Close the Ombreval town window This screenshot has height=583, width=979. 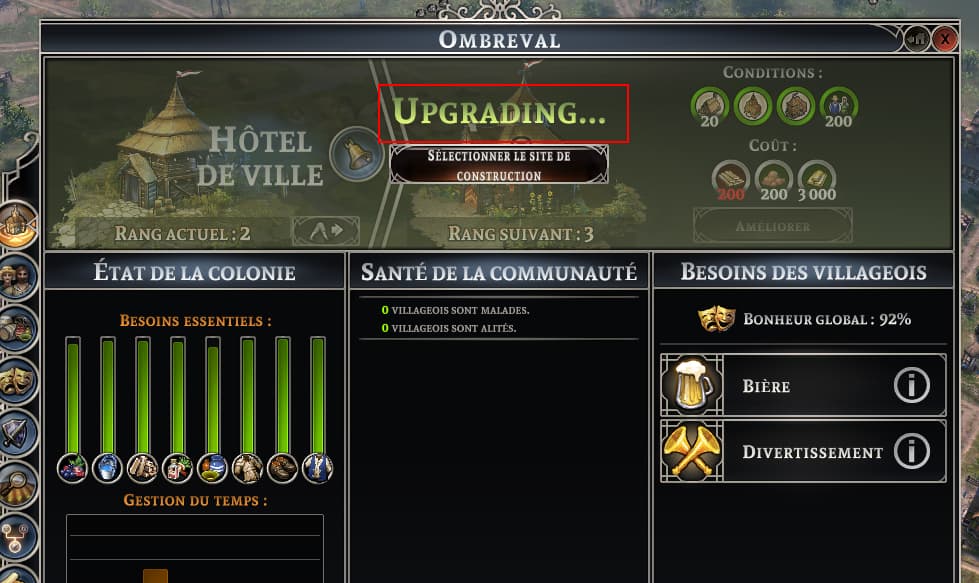(945, 40)
